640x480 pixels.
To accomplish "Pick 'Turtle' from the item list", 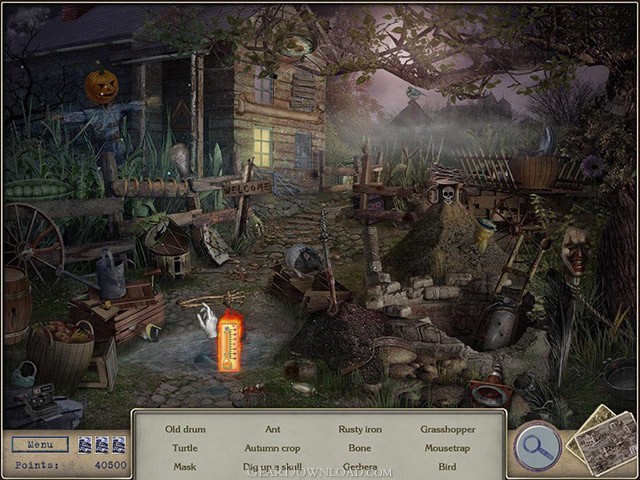I will (185, 448).
